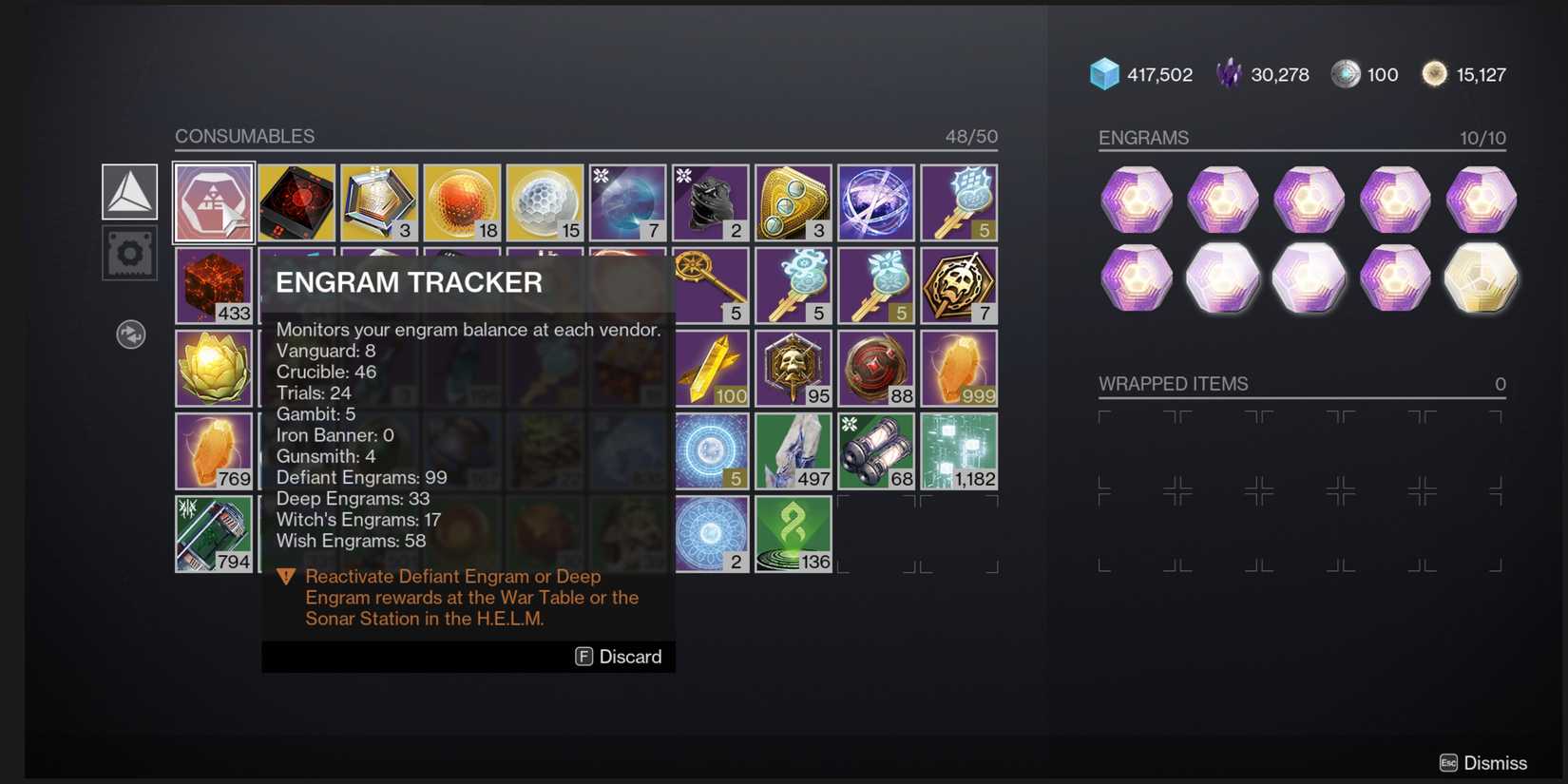Click the CONSUMABLES section header

245,136
